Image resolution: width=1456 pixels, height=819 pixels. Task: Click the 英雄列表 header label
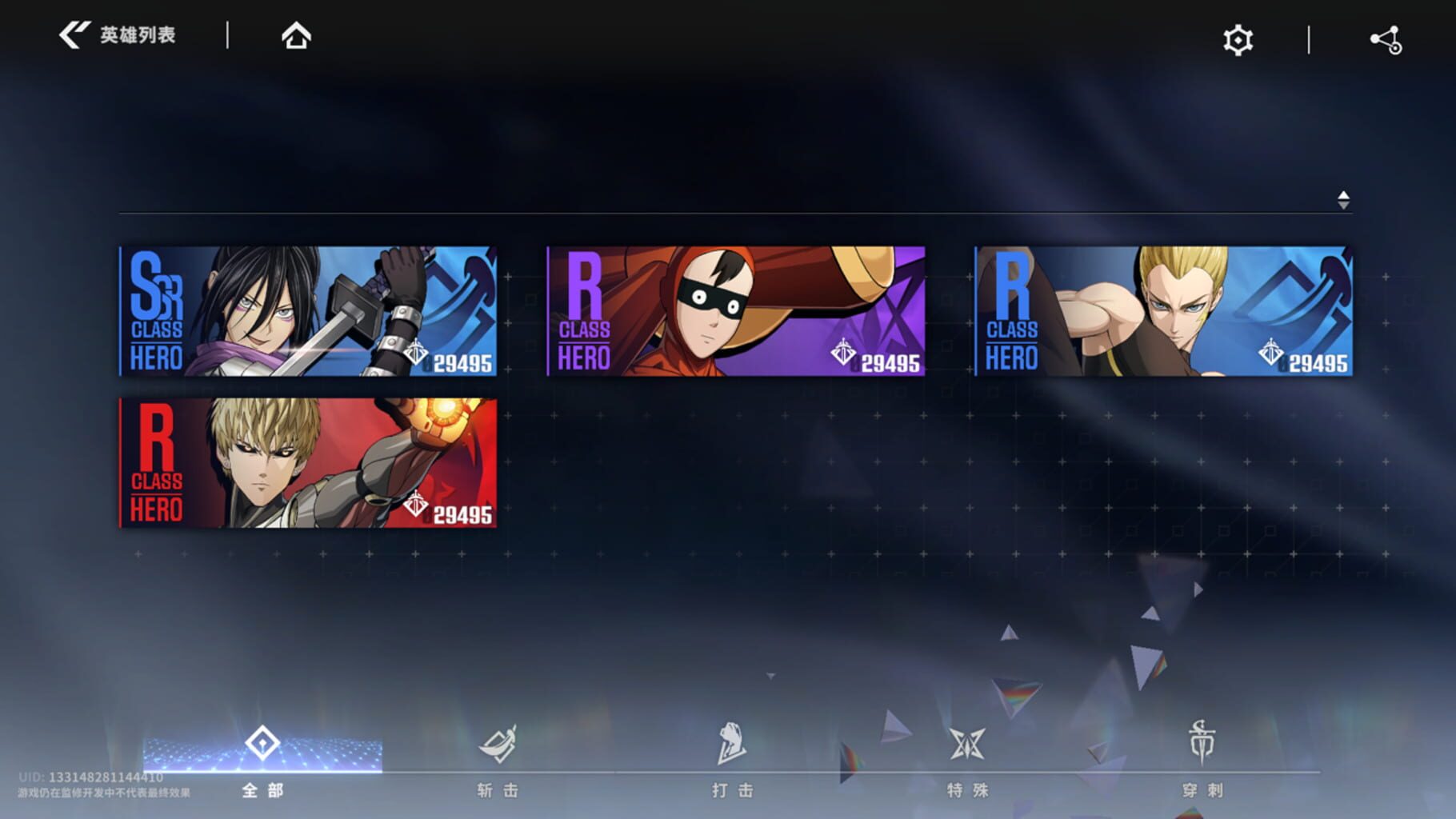[x=138, y=34]
